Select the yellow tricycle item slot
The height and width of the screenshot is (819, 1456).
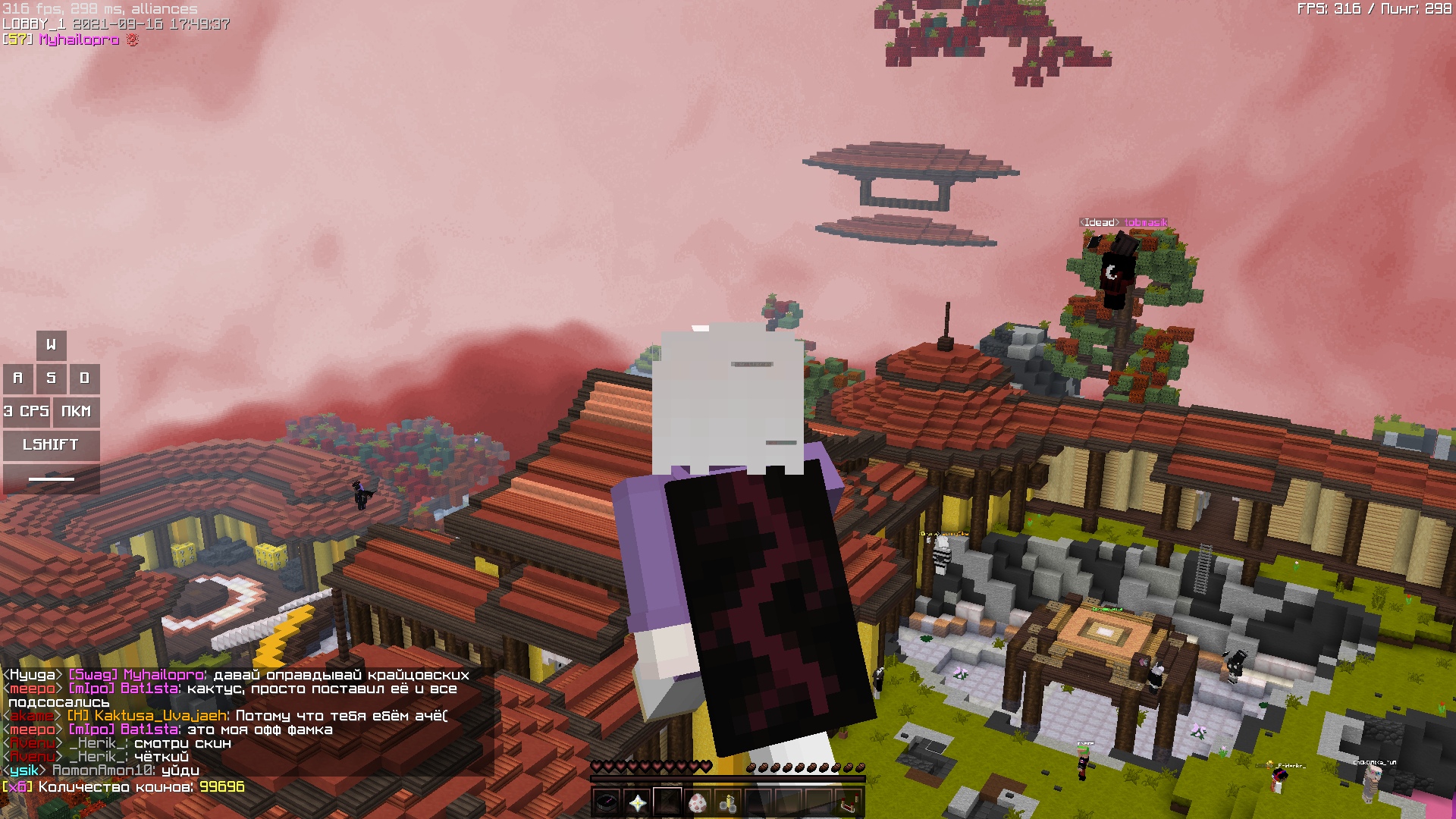(728, 802)
